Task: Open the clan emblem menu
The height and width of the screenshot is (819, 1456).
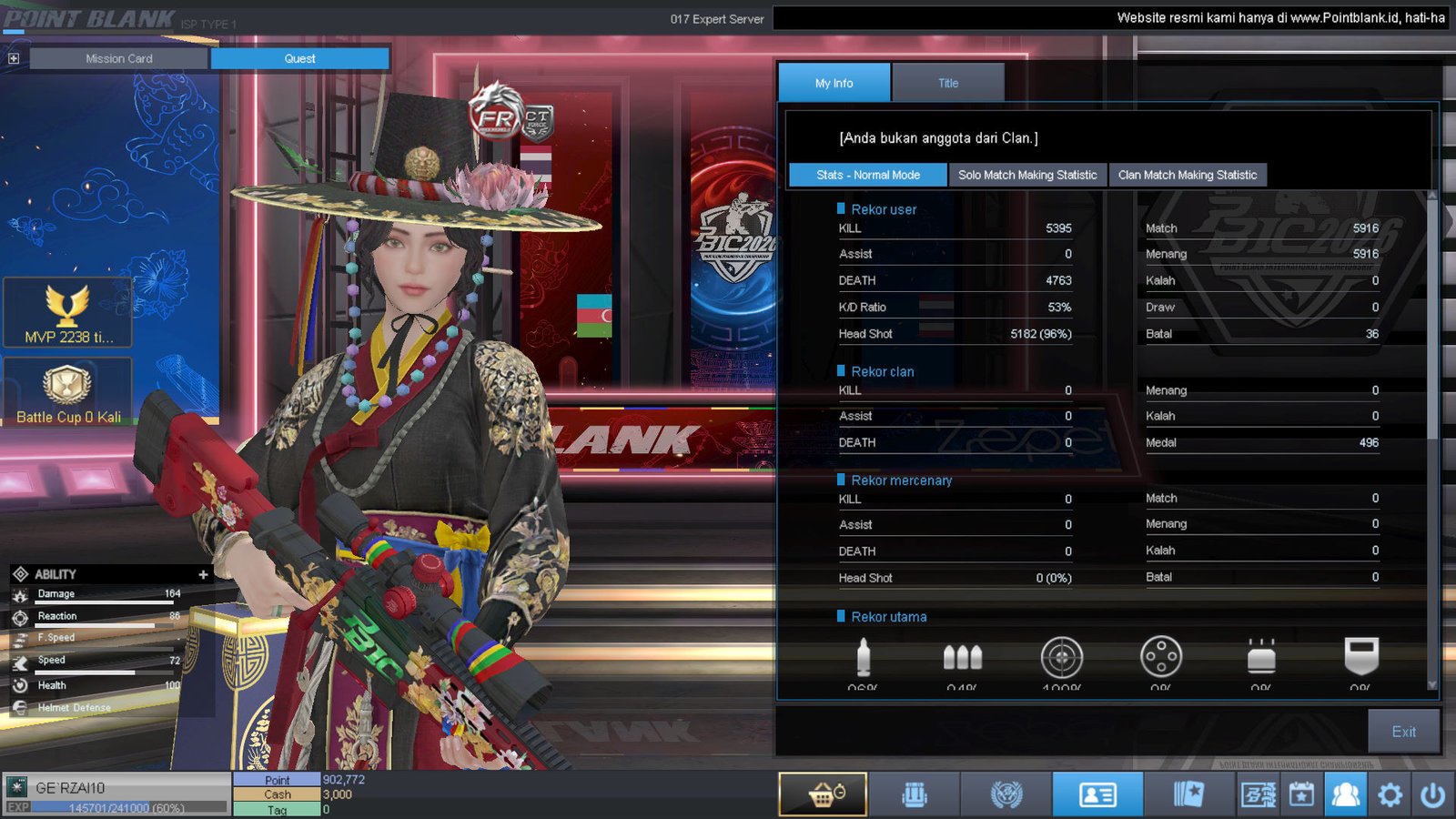Action: (1006, 794)
